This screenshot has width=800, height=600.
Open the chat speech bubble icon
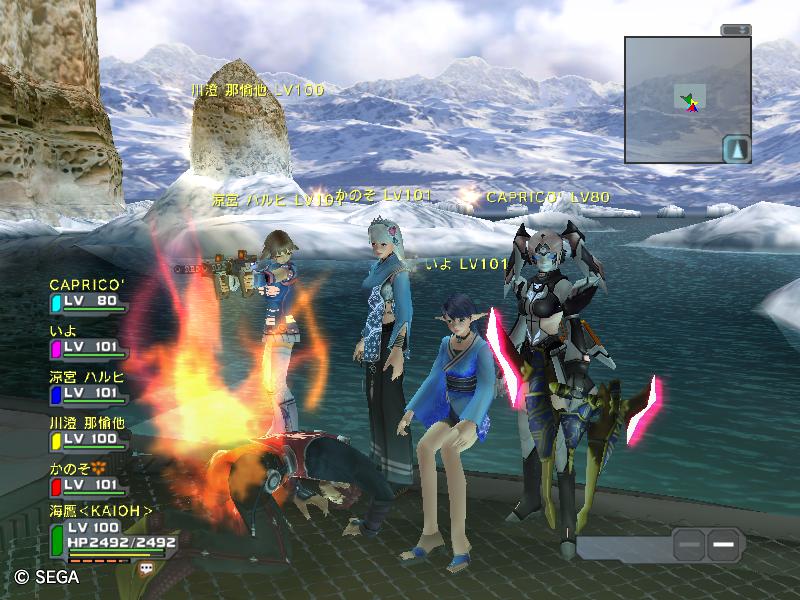(147, 567)
